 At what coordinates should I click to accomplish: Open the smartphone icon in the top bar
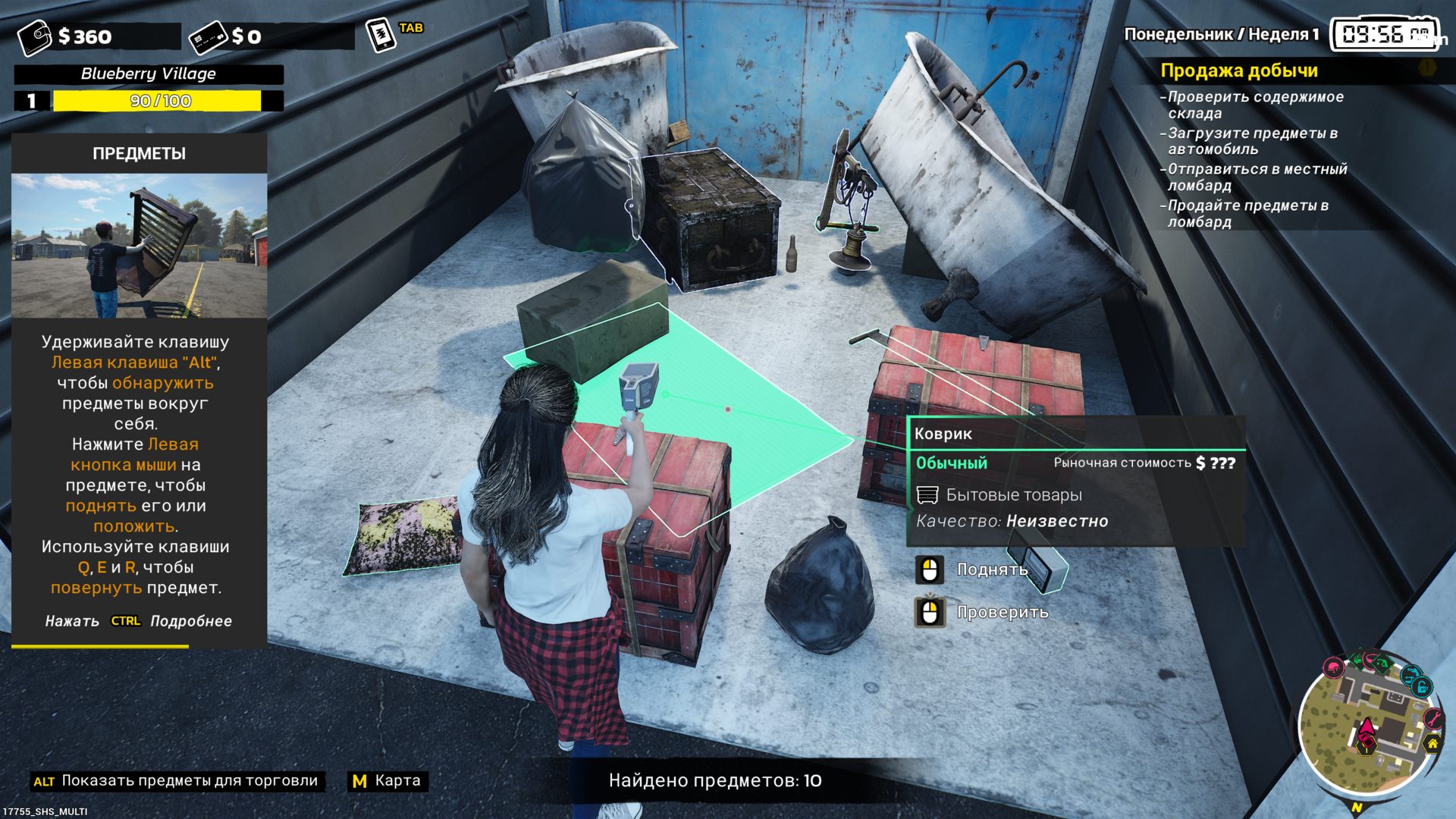pos(380,36)
